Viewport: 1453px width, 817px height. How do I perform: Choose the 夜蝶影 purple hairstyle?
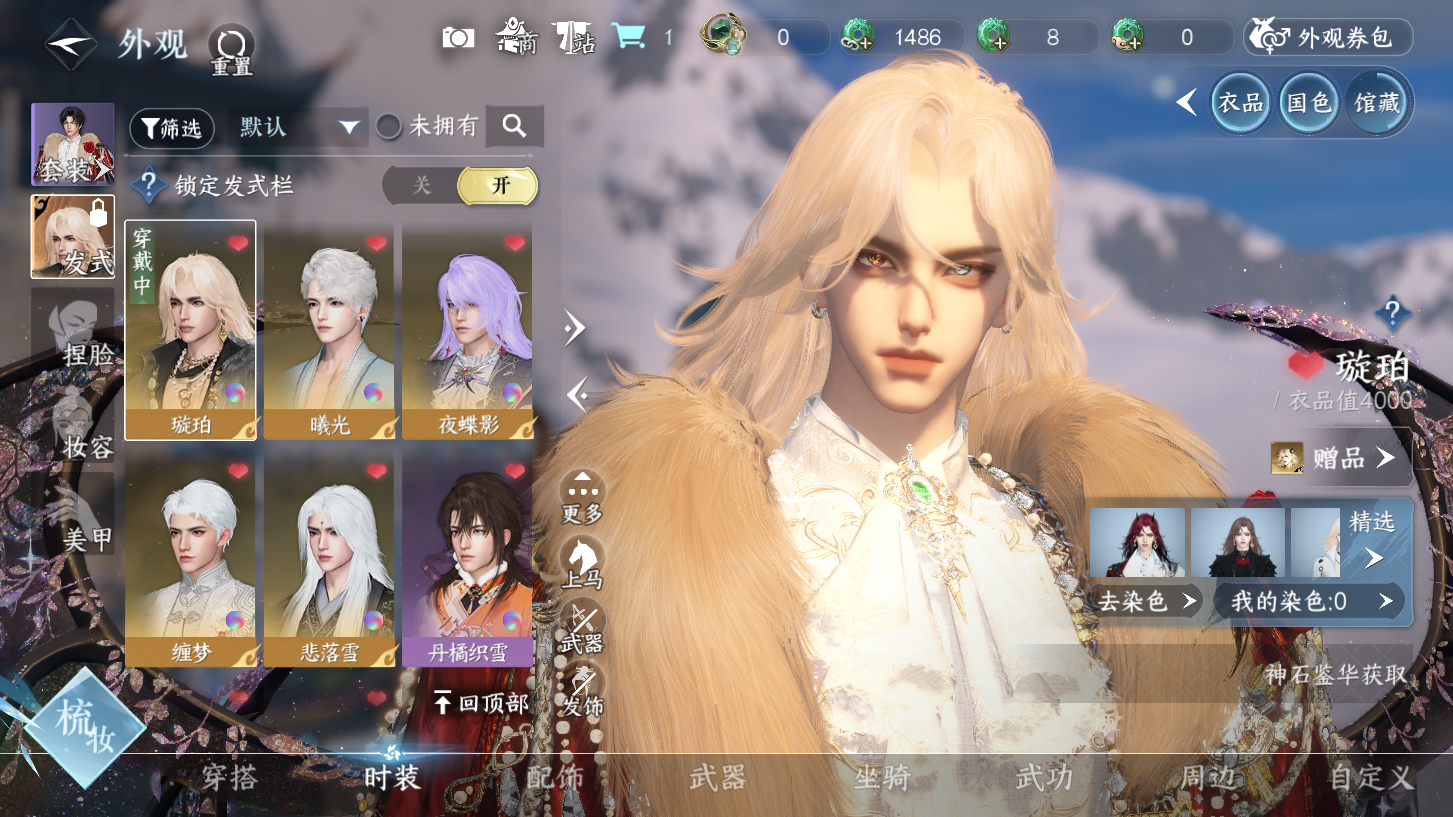point(467,330)
